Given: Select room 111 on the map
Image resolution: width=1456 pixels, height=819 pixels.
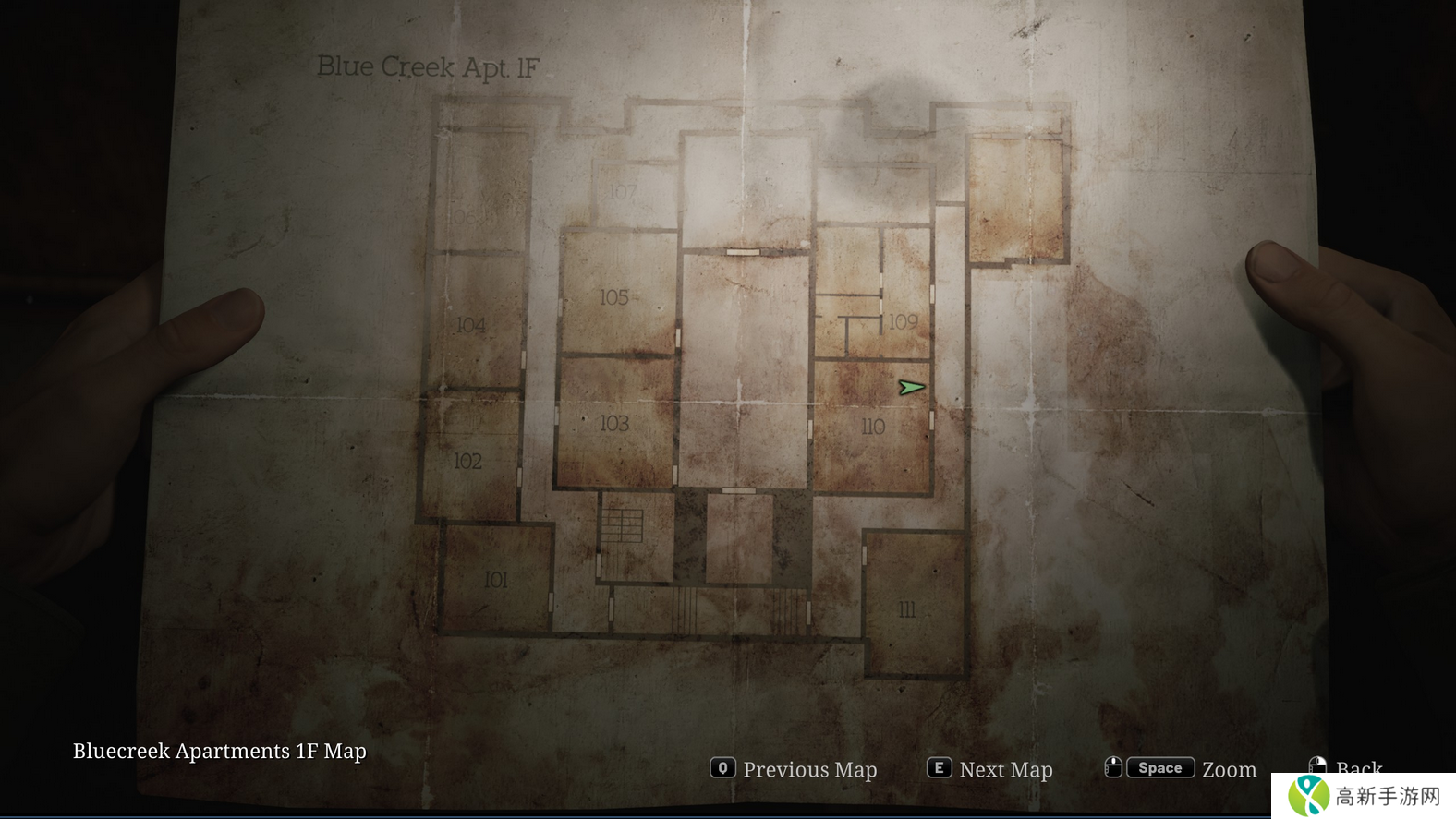Looking at the screenshot, I should 907,609.
